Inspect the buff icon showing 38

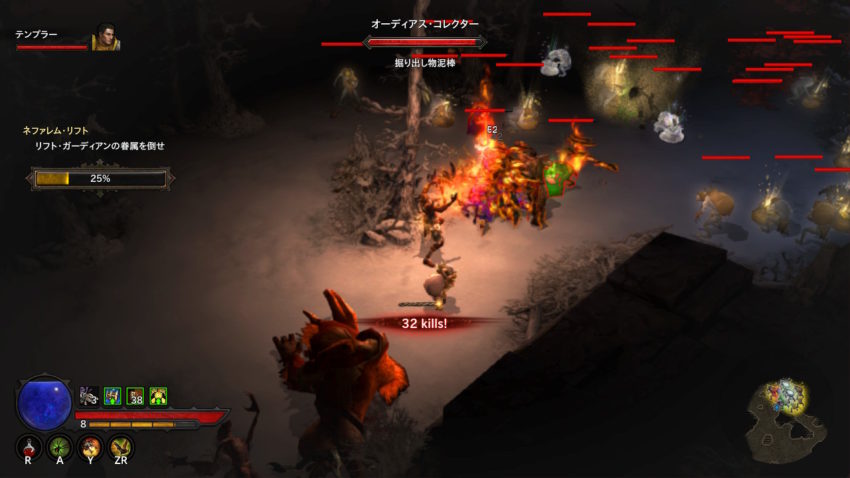point(135,396)
